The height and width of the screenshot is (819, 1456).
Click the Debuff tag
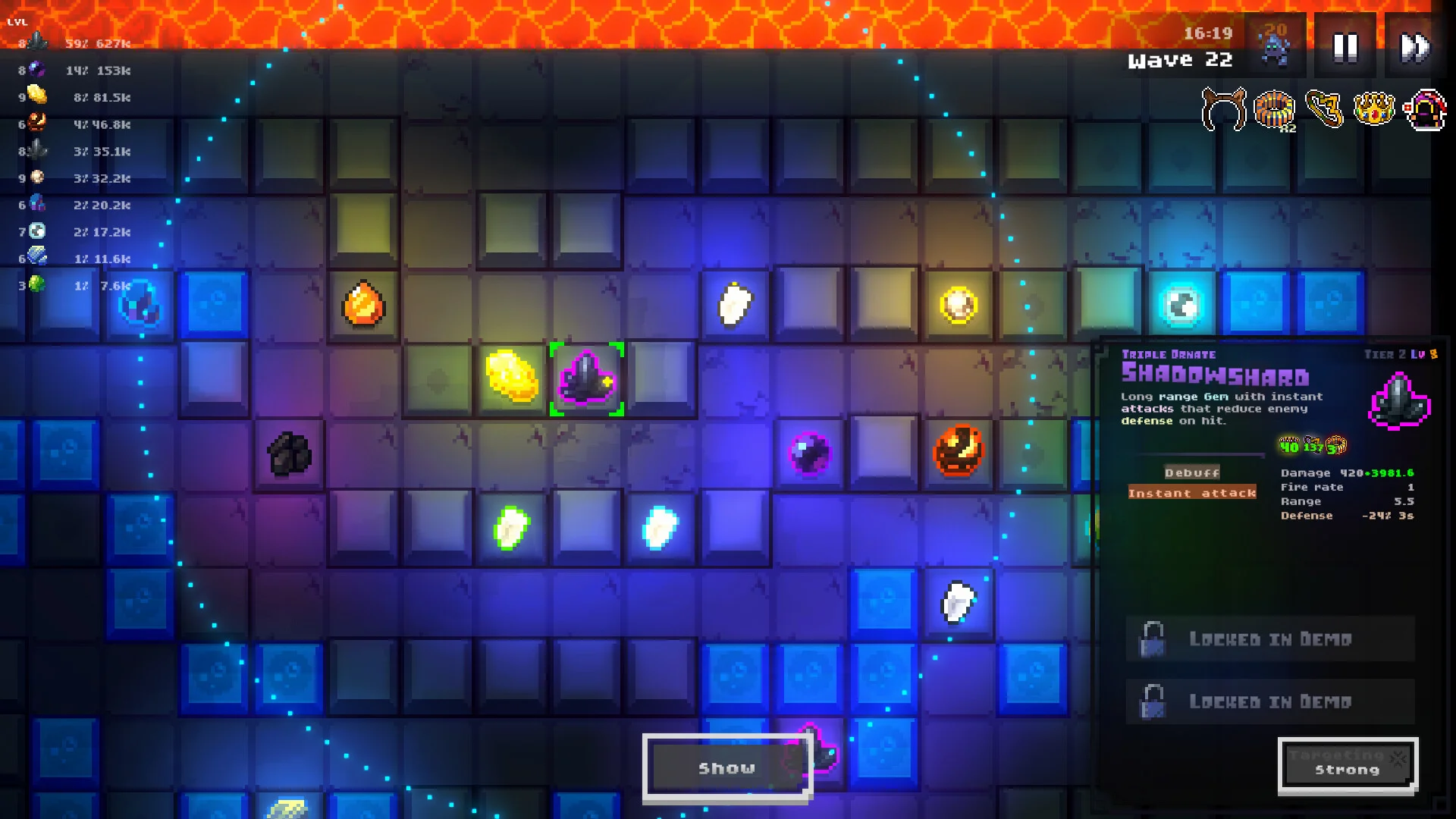[x=1192, y=472]
